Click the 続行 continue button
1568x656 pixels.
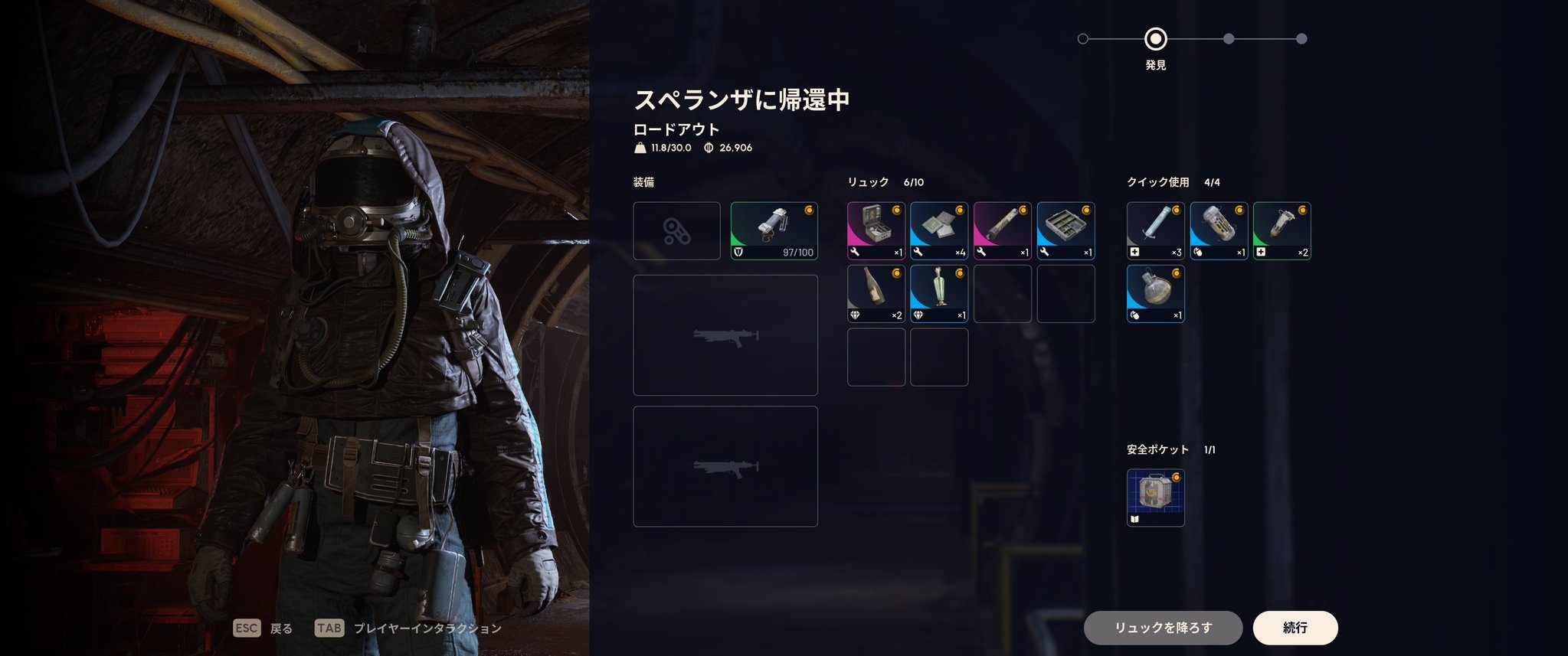(x=1295, y=628)
